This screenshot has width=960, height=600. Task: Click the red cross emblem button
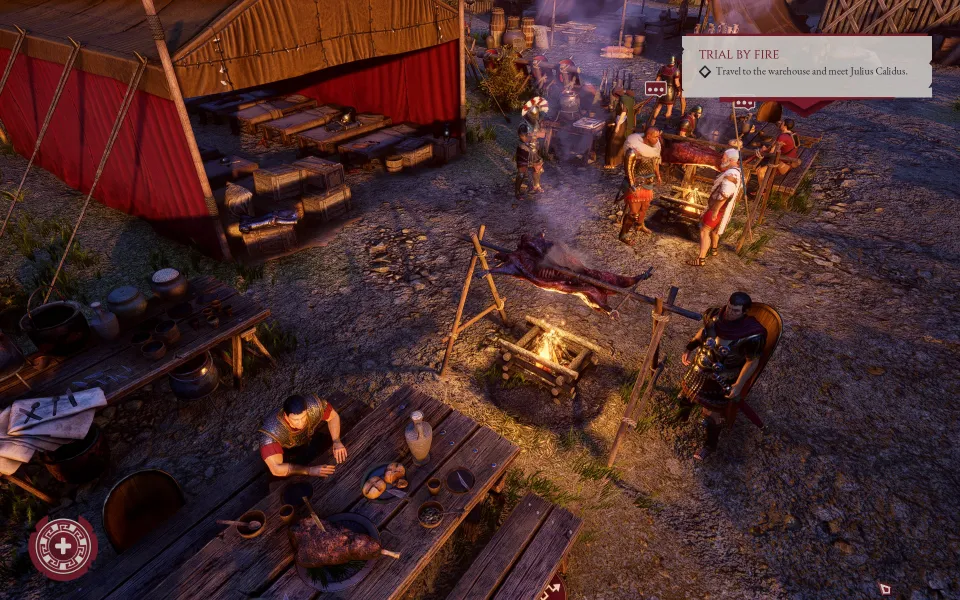(x=63, y=548)
